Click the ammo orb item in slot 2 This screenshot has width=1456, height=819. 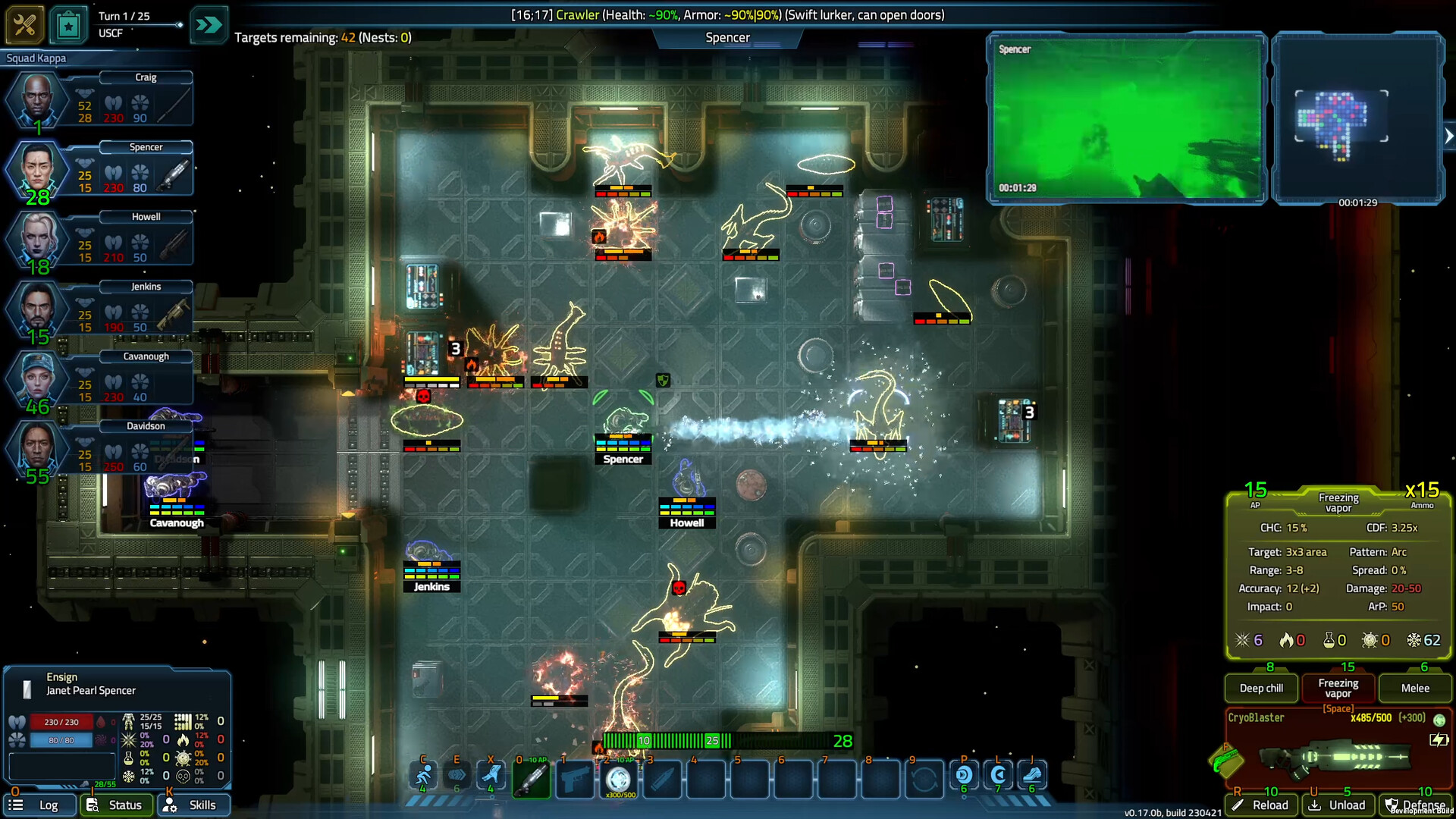[618, 776]
